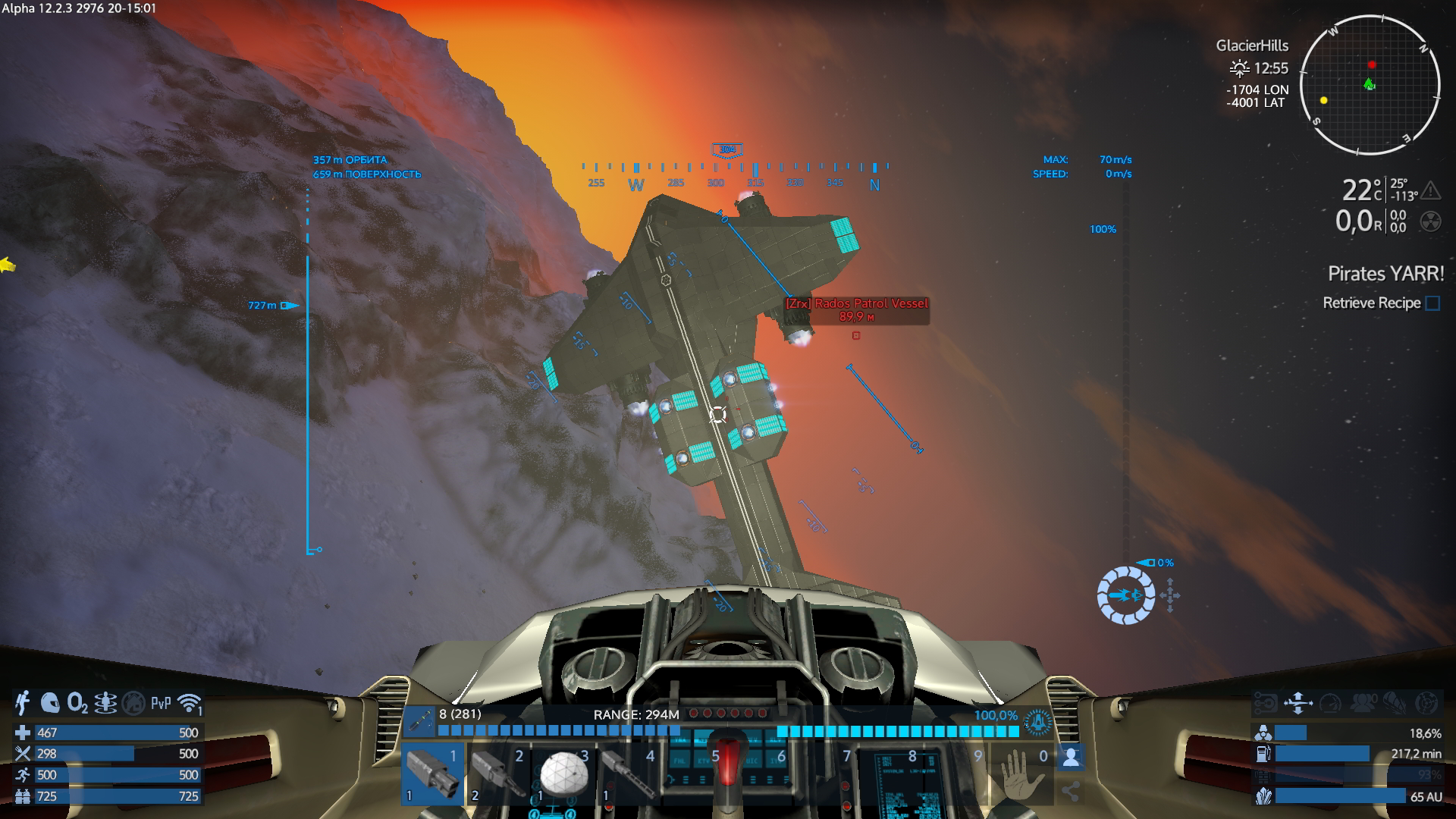Click the signal strength wifi icon
Screen dimensions: 1456x819
(189, 703)
